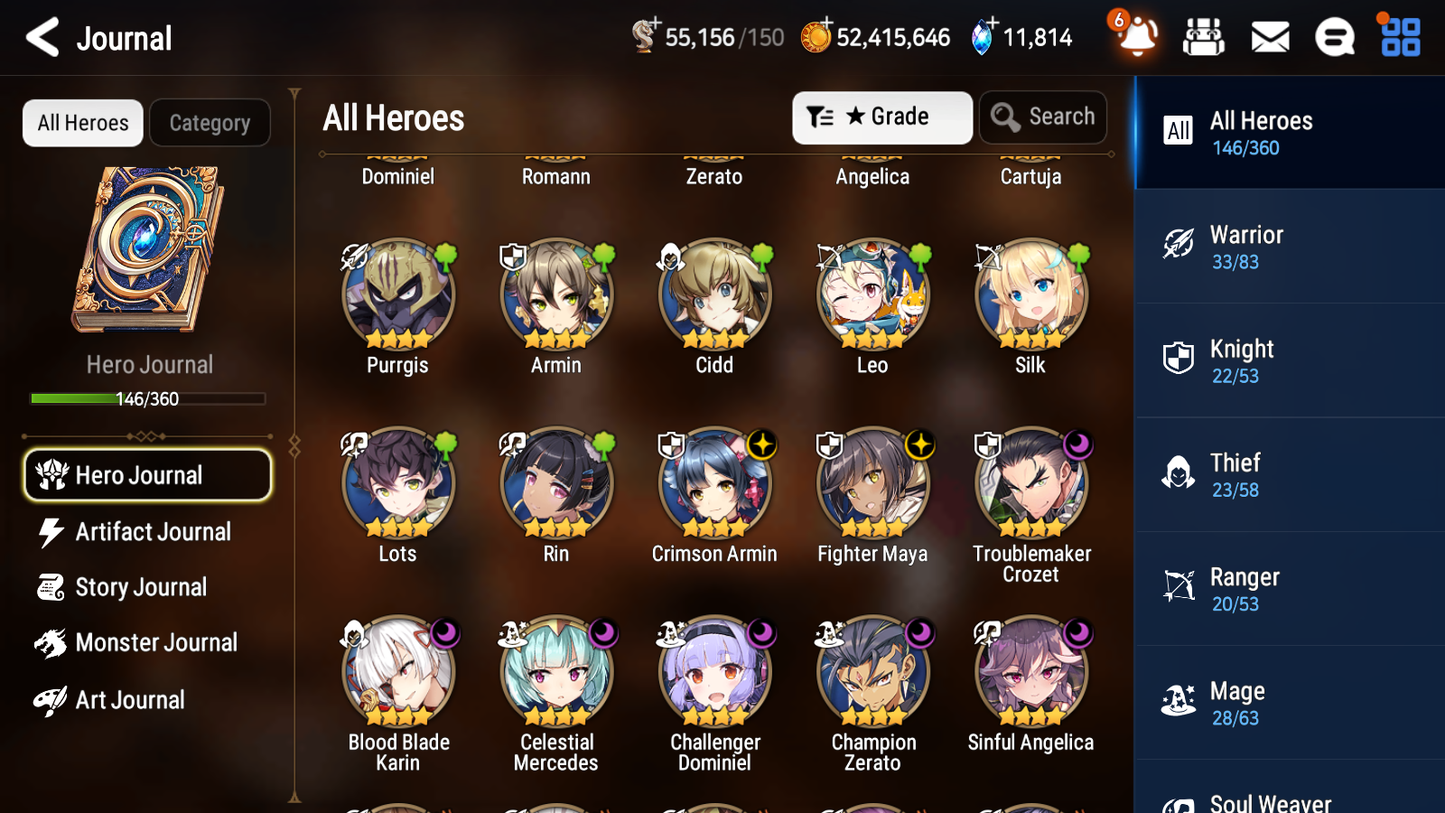
Task: Select the All Heroes view toggle
Action: 82,122
